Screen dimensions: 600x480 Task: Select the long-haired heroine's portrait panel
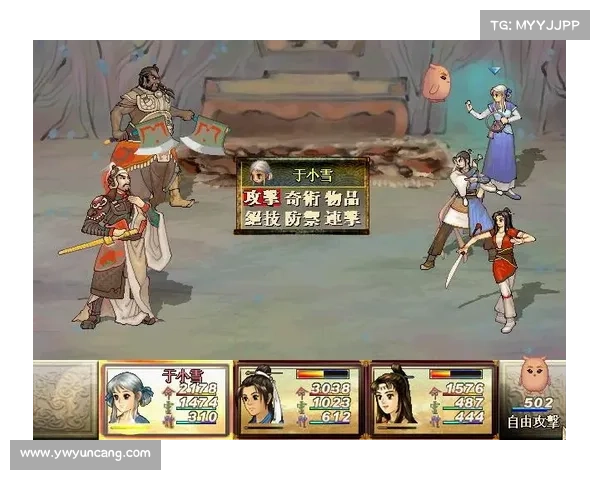tap(433, 400)
